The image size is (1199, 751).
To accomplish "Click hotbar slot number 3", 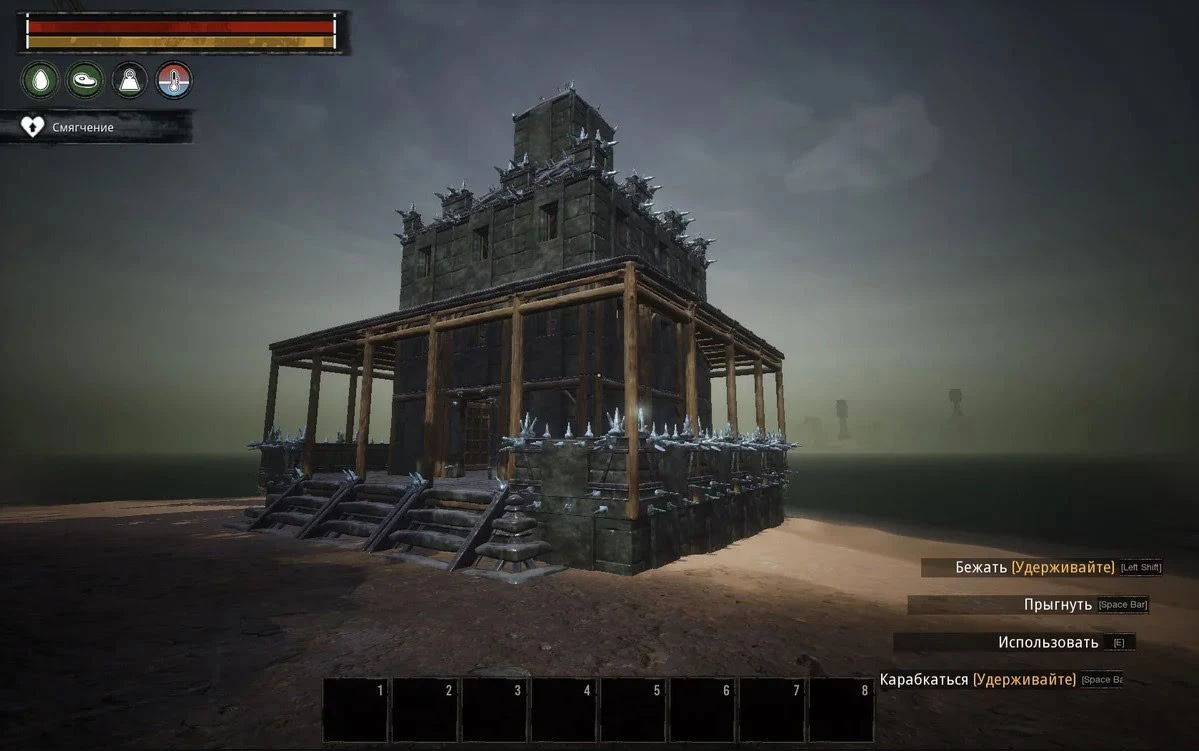I will tap(495, 710).
